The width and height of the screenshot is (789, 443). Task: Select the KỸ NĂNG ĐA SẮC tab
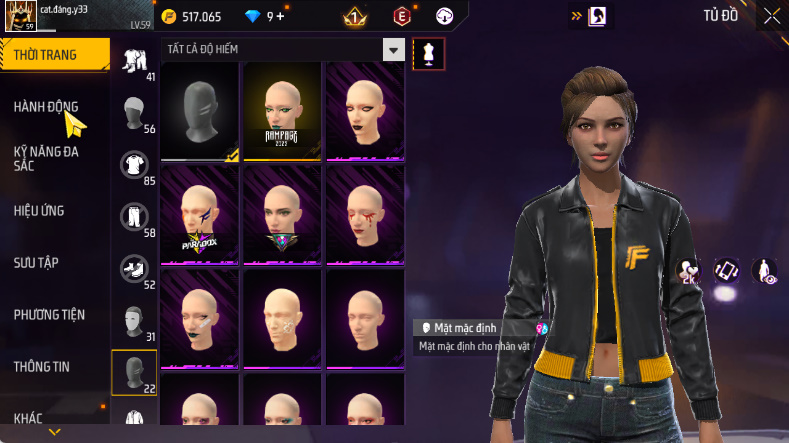click(46, 158)
